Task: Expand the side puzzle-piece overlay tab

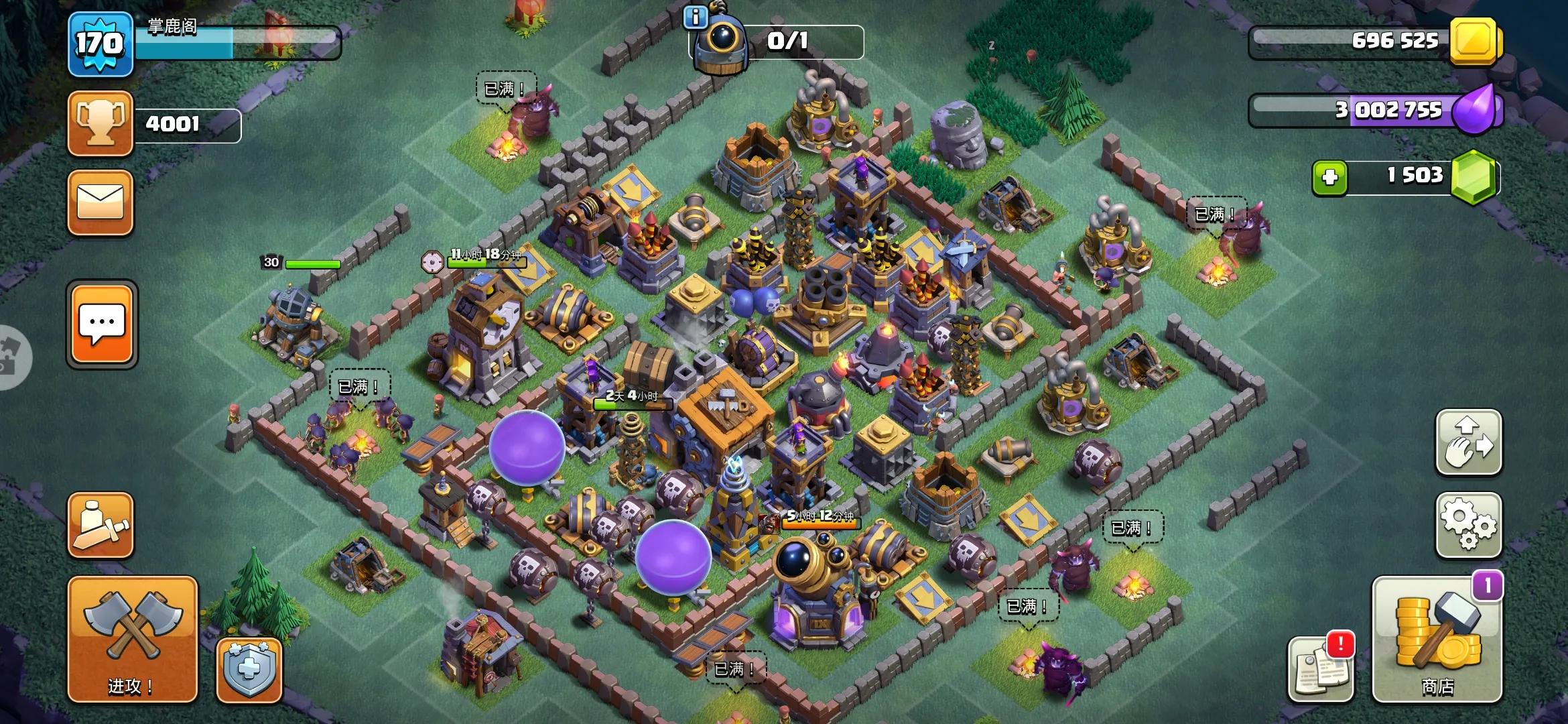Action: [x=13, y=357]
